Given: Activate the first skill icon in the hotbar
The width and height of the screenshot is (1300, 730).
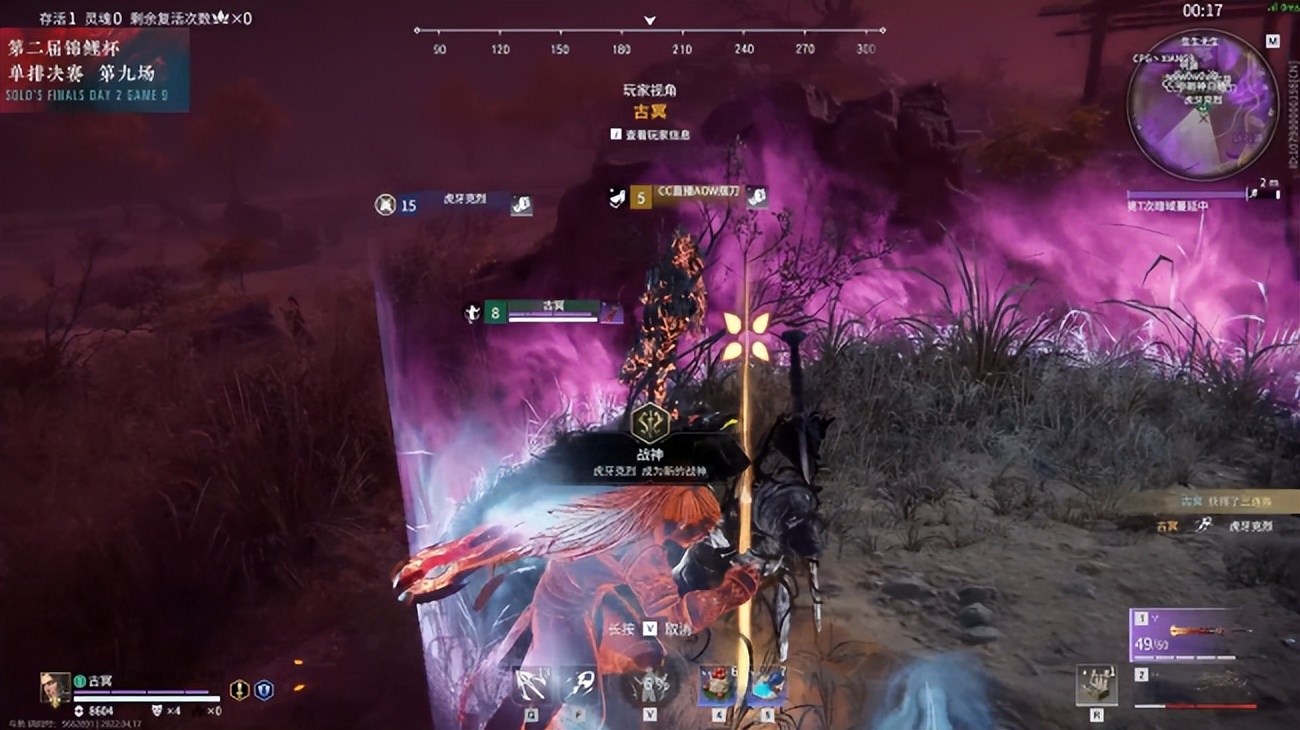Looking at the screenshot, I should coord(531,686).
